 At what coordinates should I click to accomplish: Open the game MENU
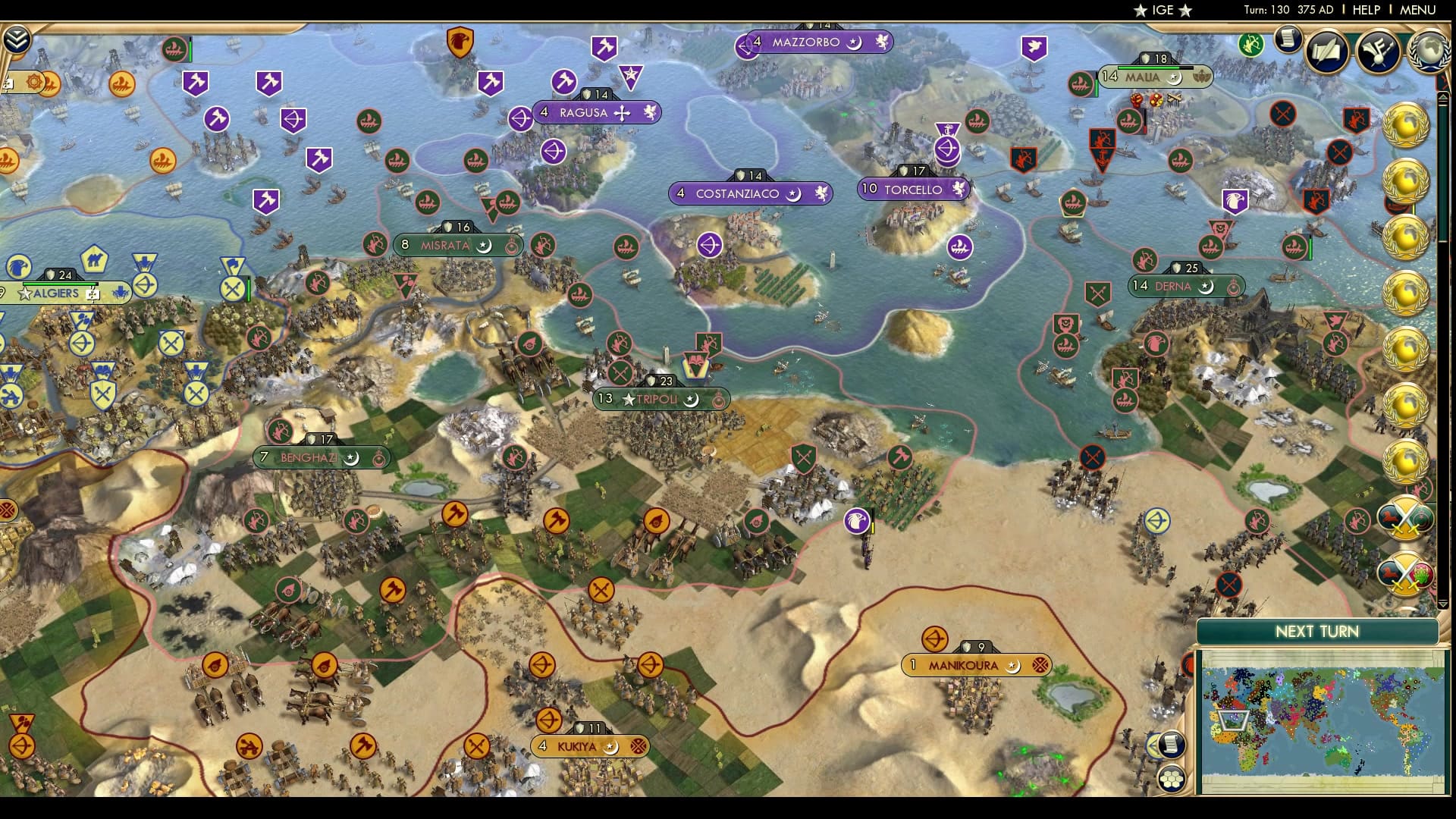coord(1417,10)
